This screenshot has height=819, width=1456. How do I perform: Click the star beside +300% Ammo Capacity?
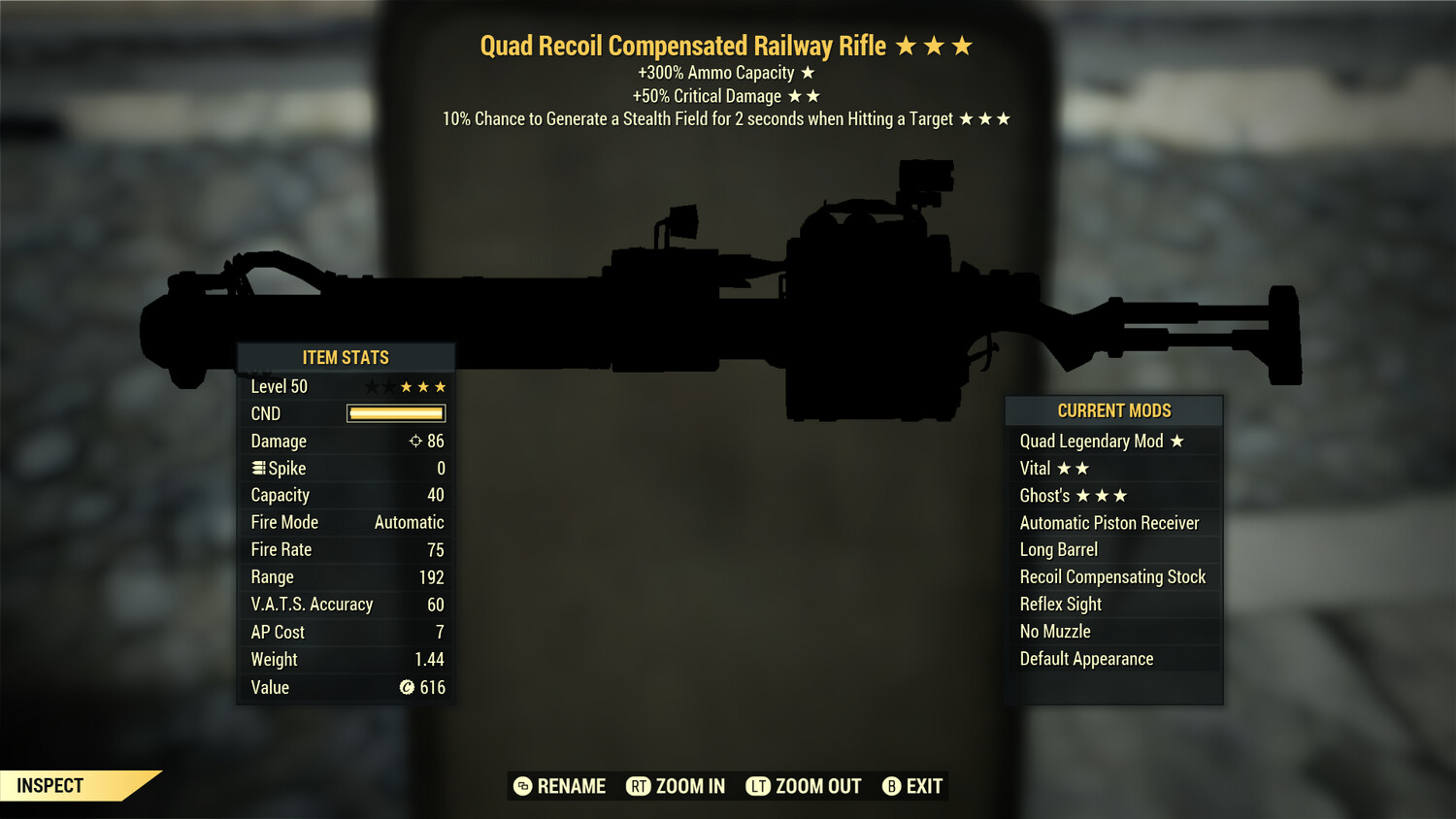tap(808, 72)
